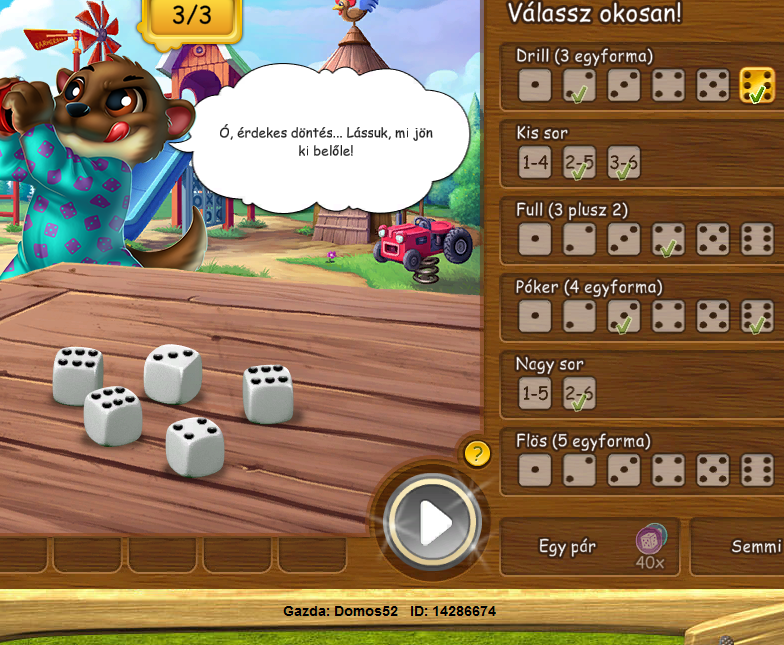Select the one-pip die under Drill

tap(535, 85)
